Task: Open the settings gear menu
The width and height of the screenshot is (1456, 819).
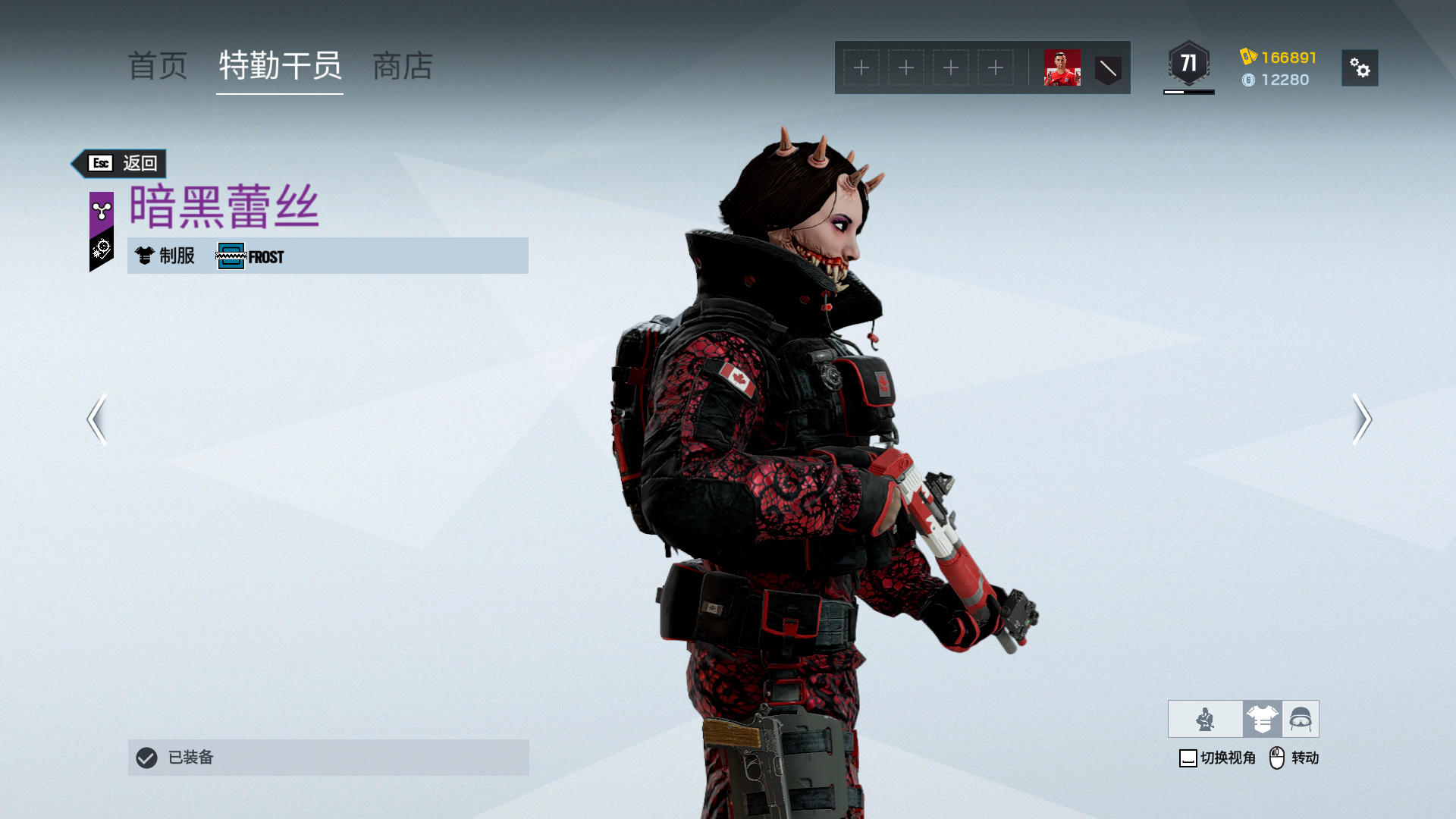Action: [x=1360, y=68]
